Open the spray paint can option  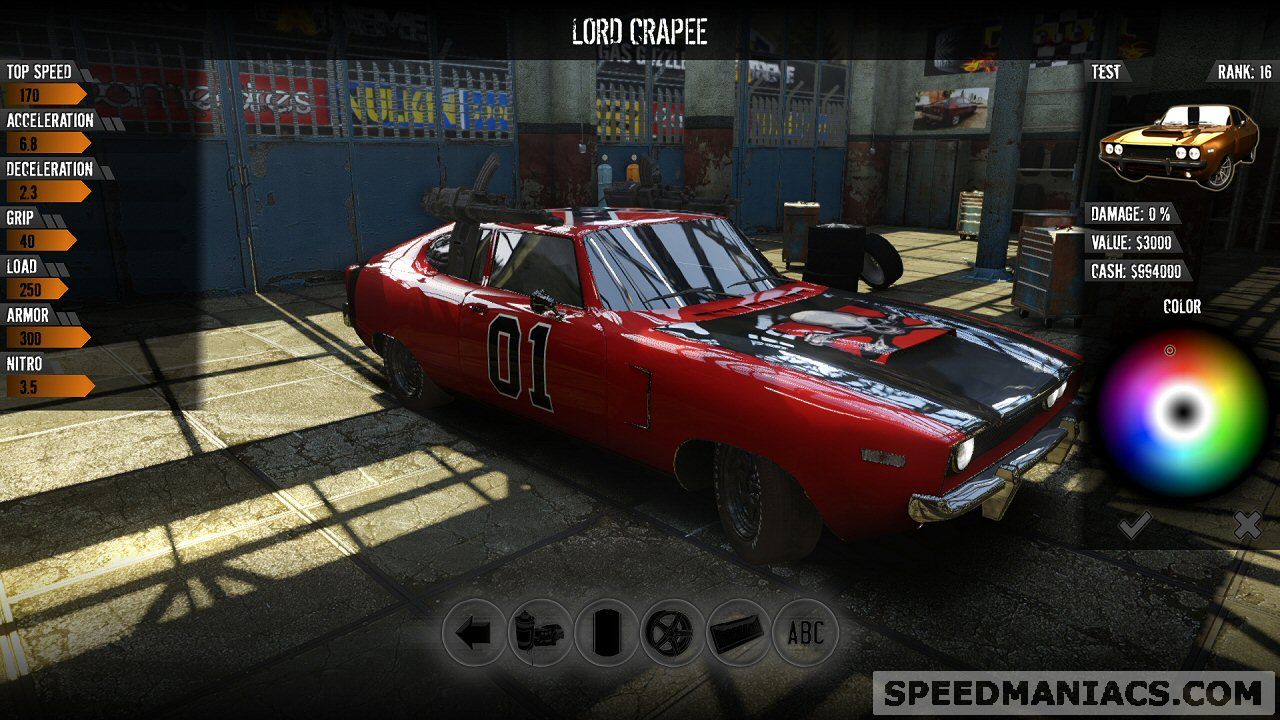tap(540, 632)
